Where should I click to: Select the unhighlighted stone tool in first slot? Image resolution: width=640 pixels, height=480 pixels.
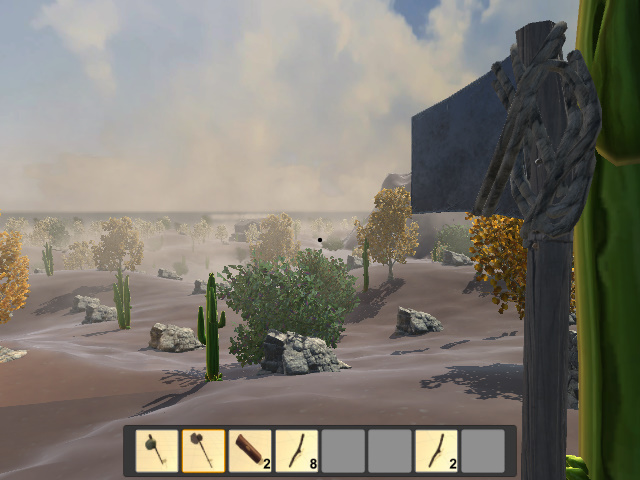157,451
